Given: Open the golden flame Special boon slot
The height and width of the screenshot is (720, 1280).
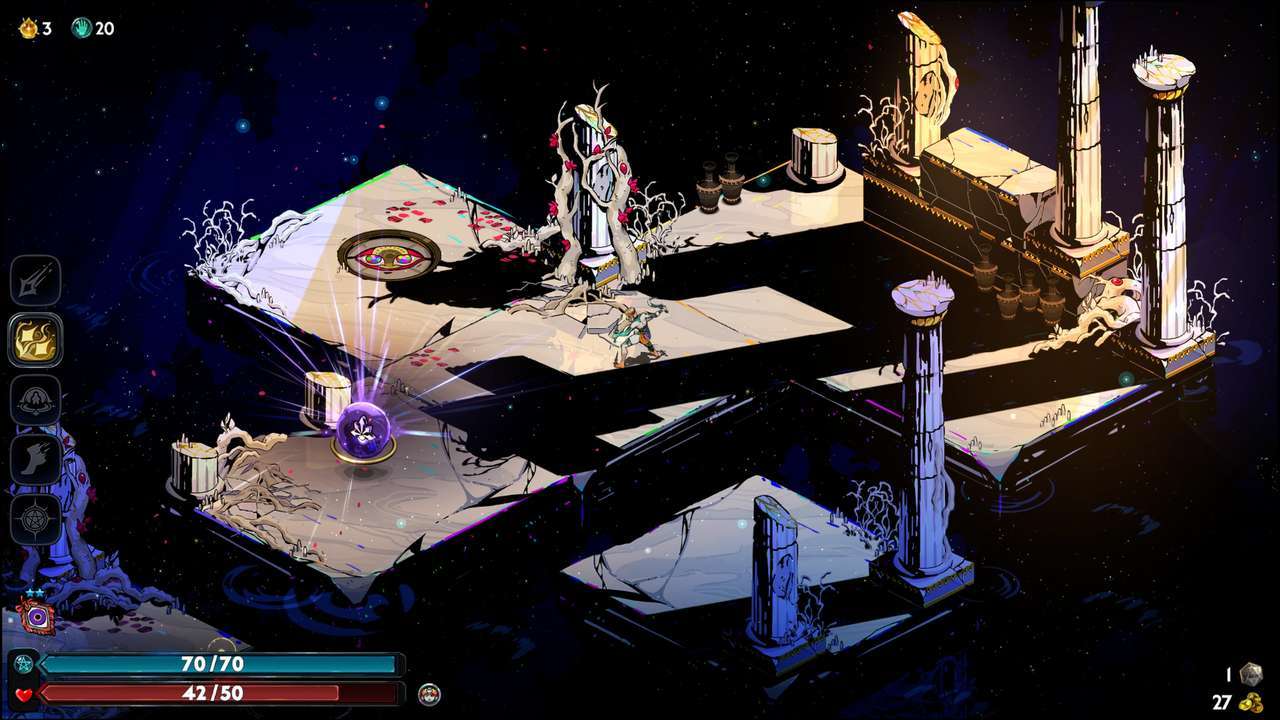Looking at the screenshot, I should click(x=36, y=340).
